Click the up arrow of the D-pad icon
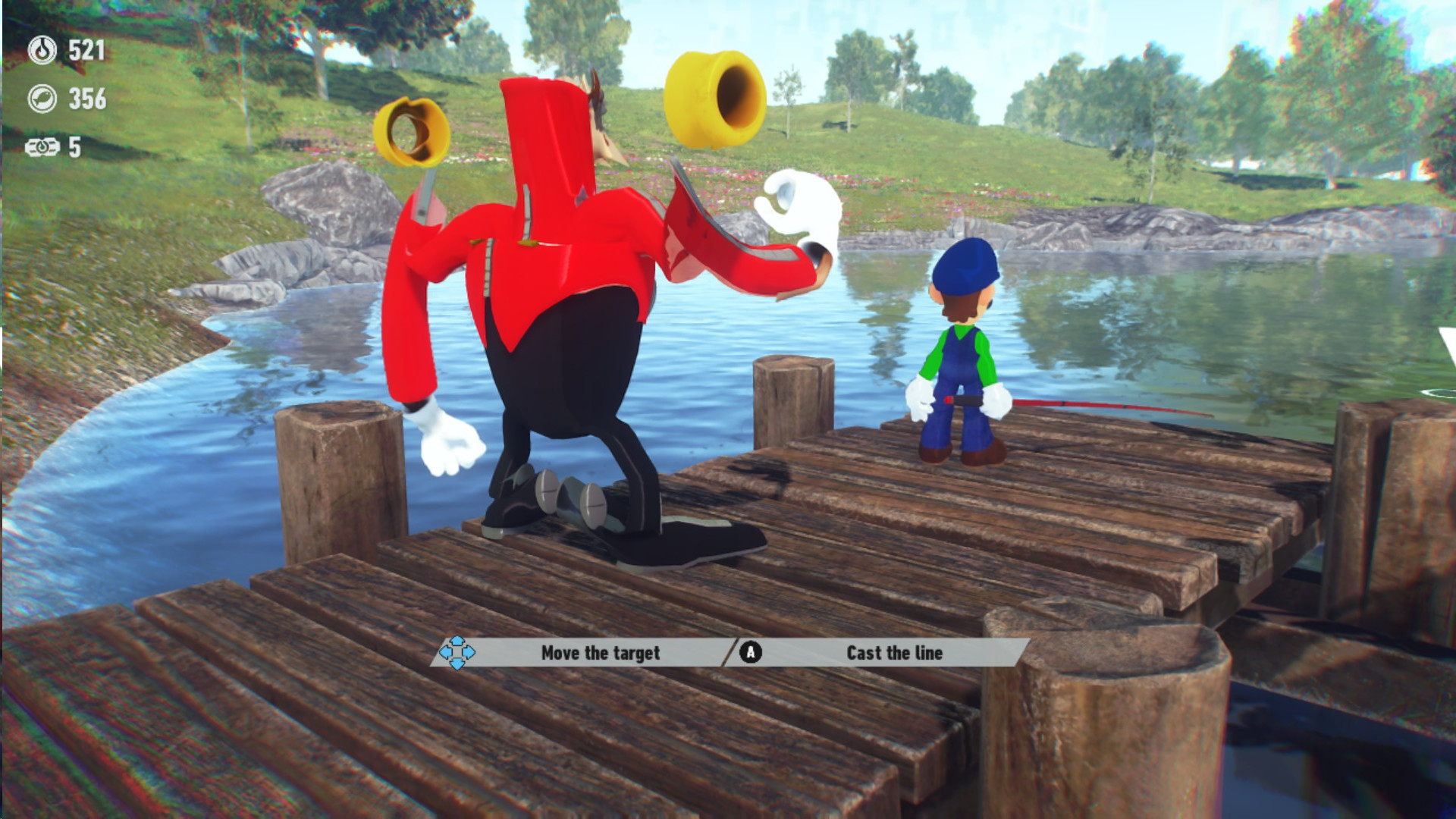Screen dimensions: 1456x819 pyautogui.click(x=457, y=641)
